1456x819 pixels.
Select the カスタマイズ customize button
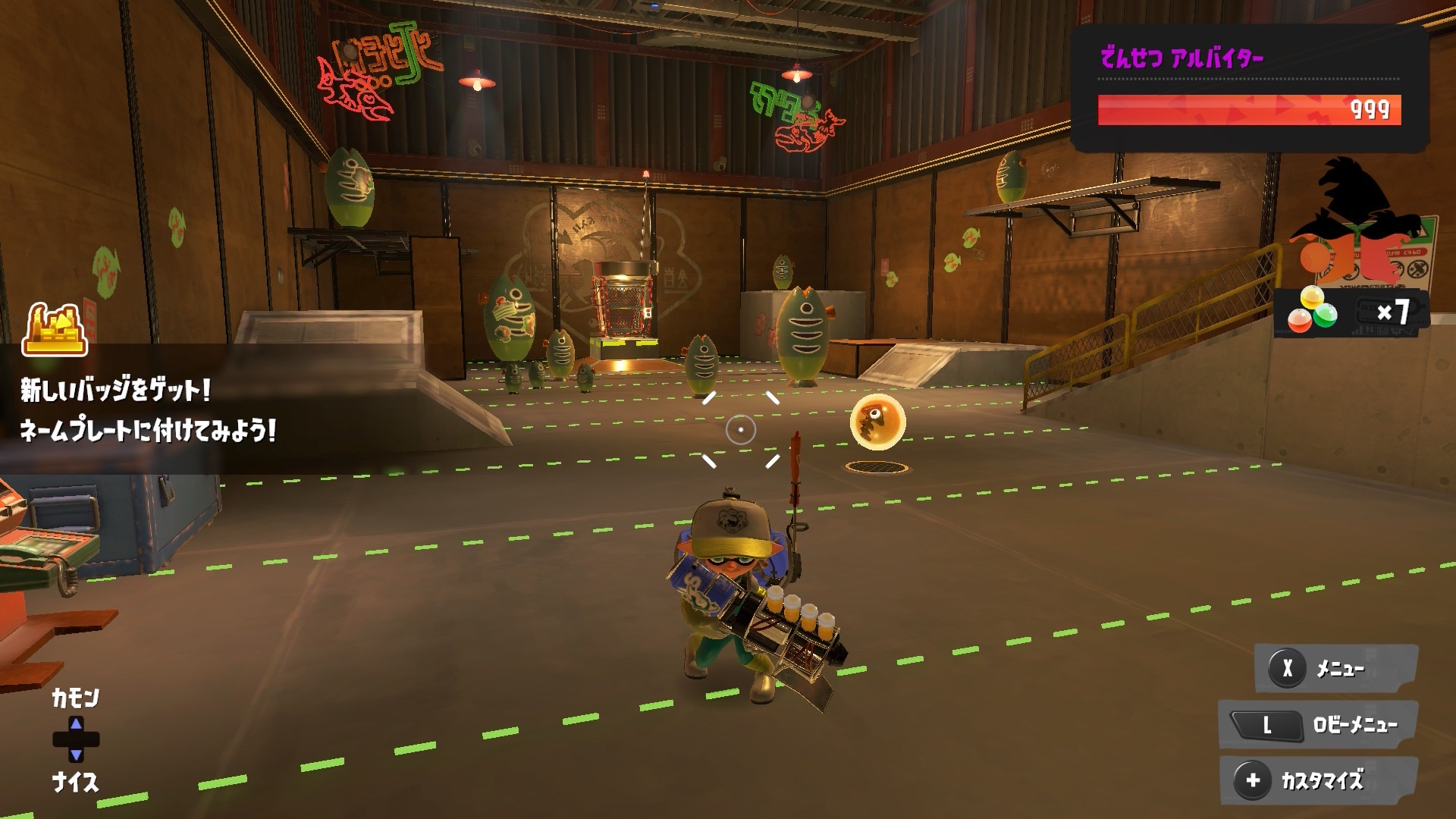pos(1319,780)
